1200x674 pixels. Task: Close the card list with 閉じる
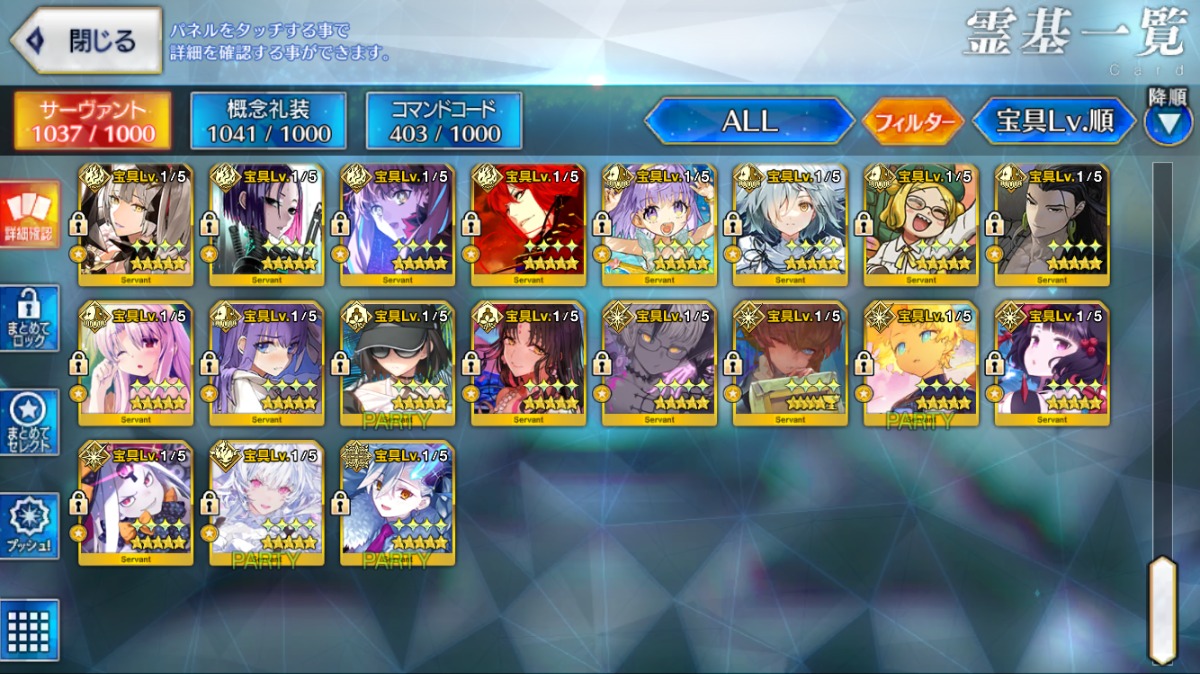pos(86,41)
